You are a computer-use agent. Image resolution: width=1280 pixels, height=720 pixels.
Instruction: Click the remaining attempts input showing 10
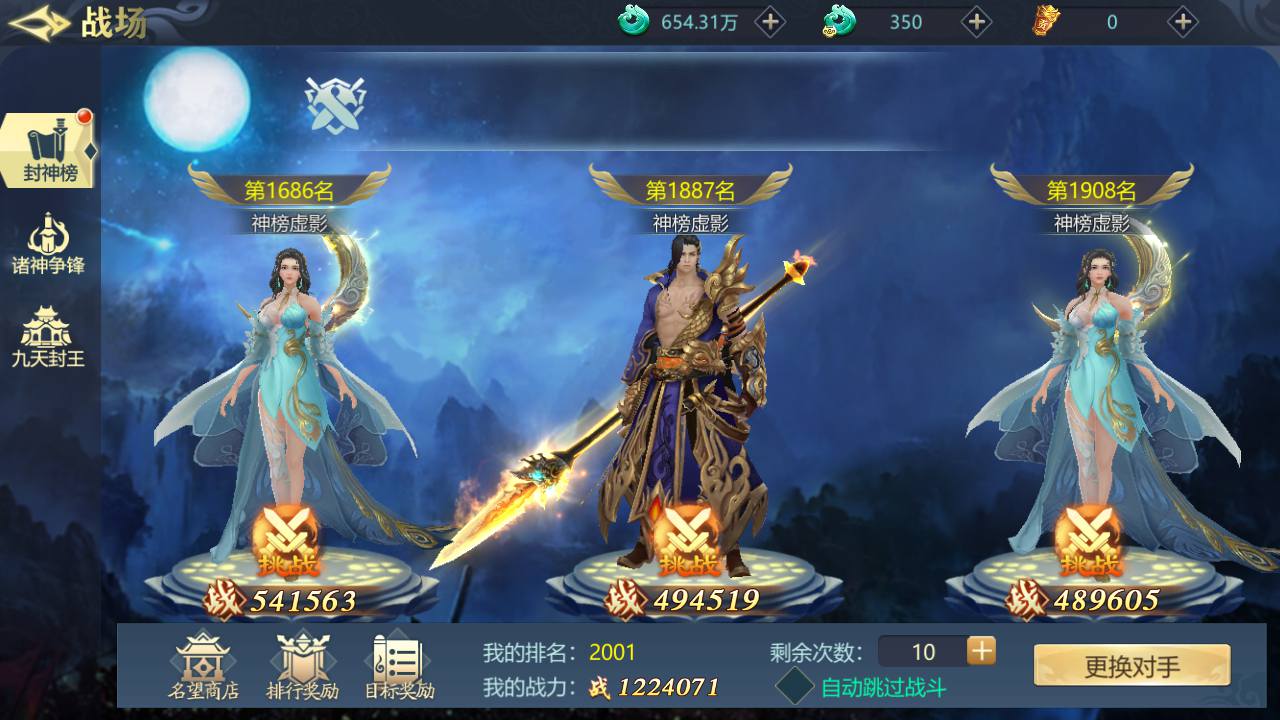tap(925, 652)
